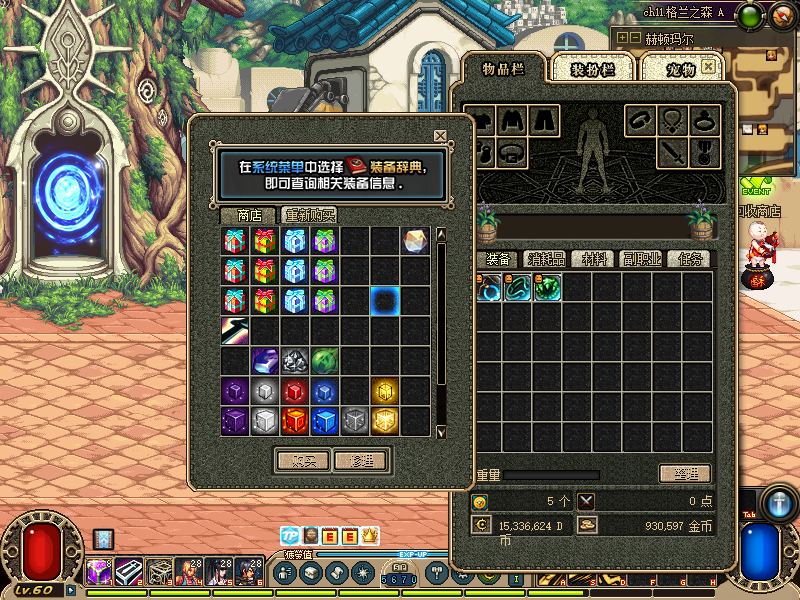Screen dimensions: 800x600
Task: Click the 整理 sort inventory button
Action: tap(685, 473)
